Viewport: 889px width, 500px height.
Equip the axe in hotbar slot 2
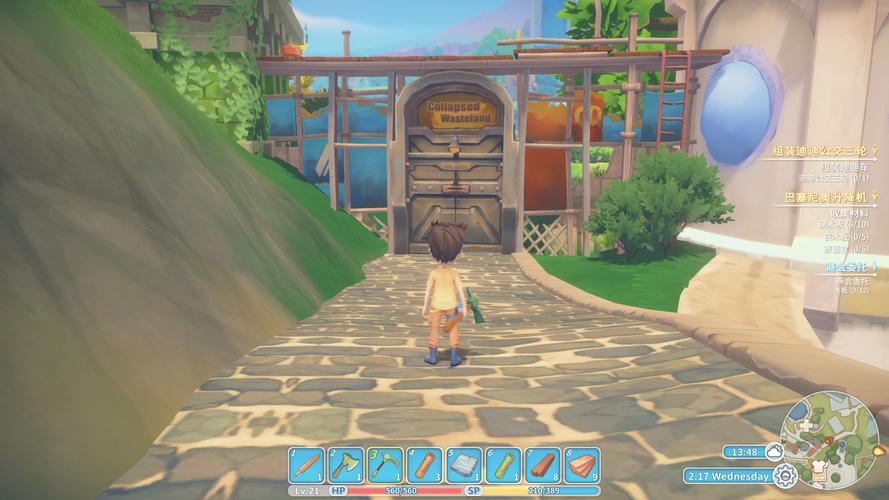click(x=346, y=465)
